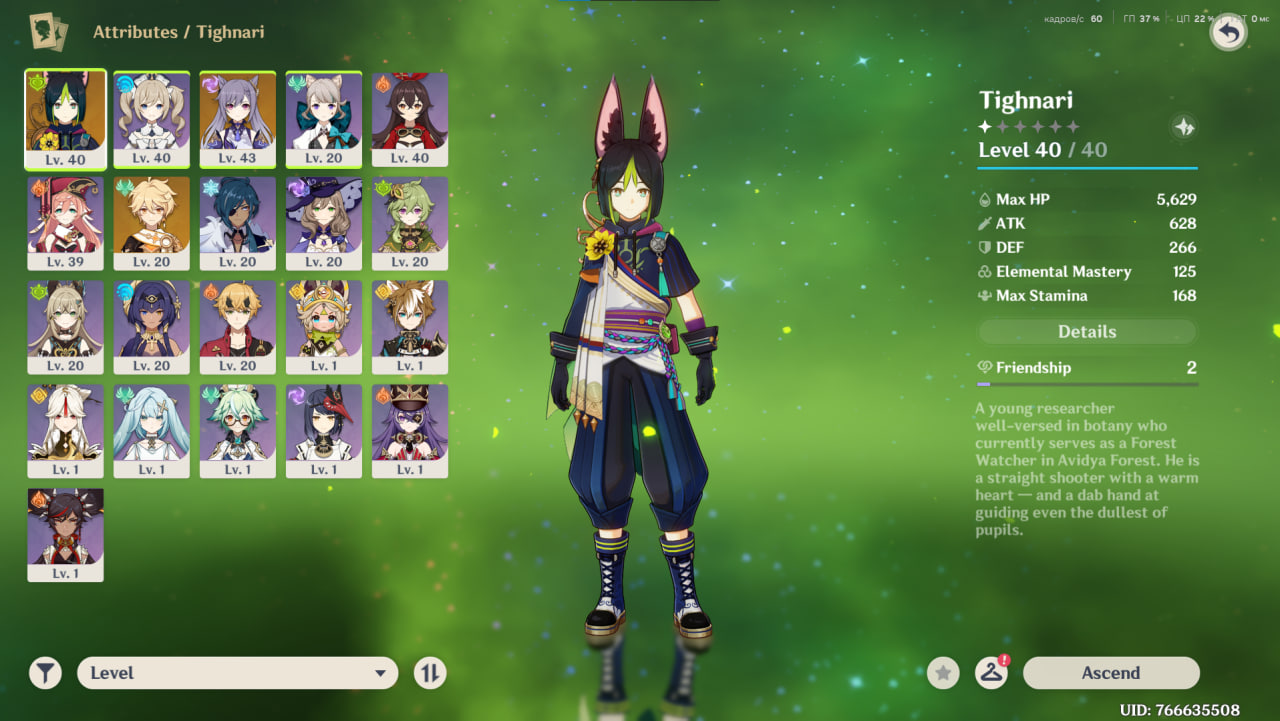Screen dimensions: 1280x721
Task: Click the Ascend button
Action: pos(1110,673)
